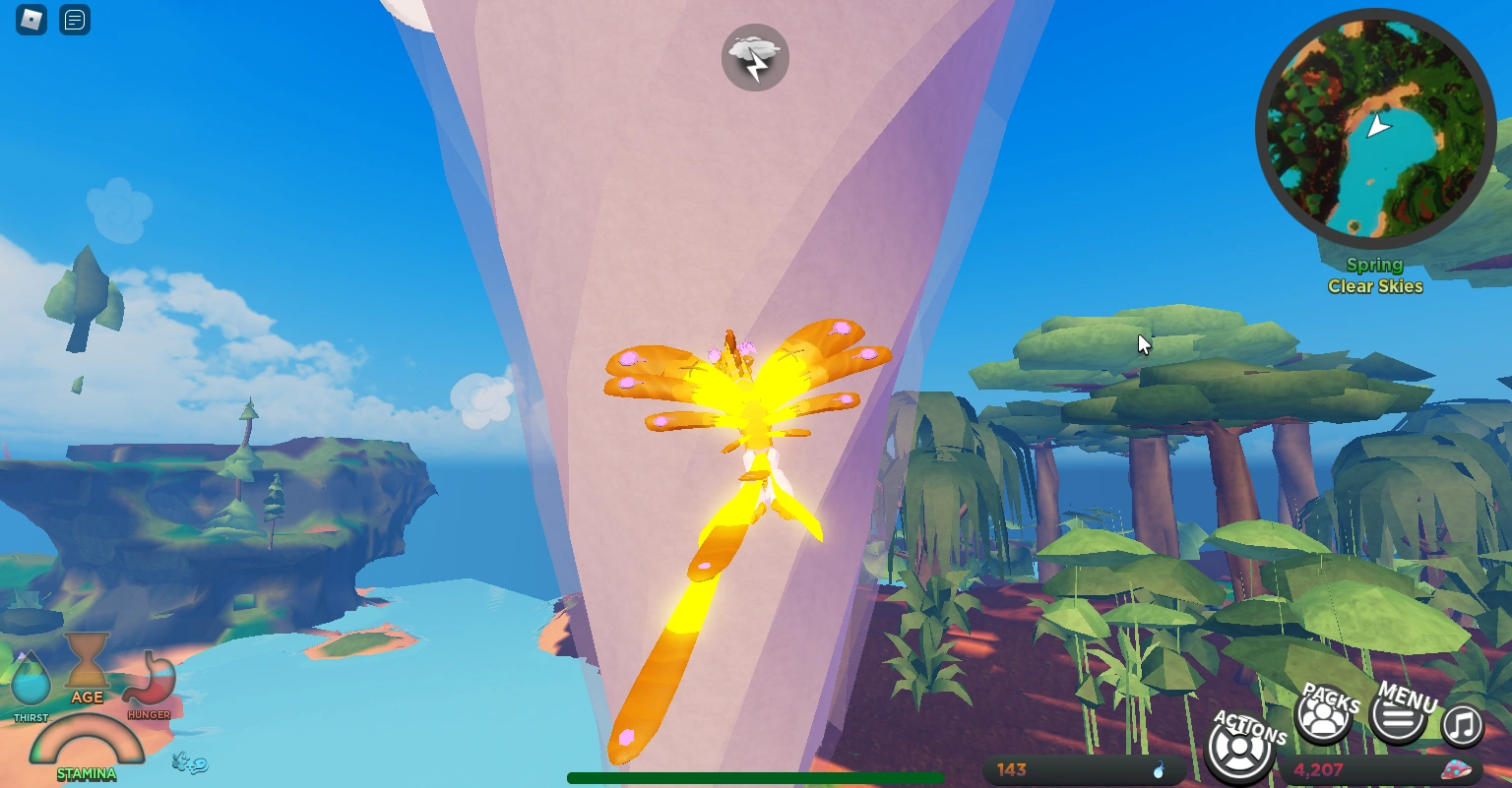Click the Thirst droplet indicator
Image resolution: width=1512 pixels, height=788 pixels.
(x=31, y=678)
